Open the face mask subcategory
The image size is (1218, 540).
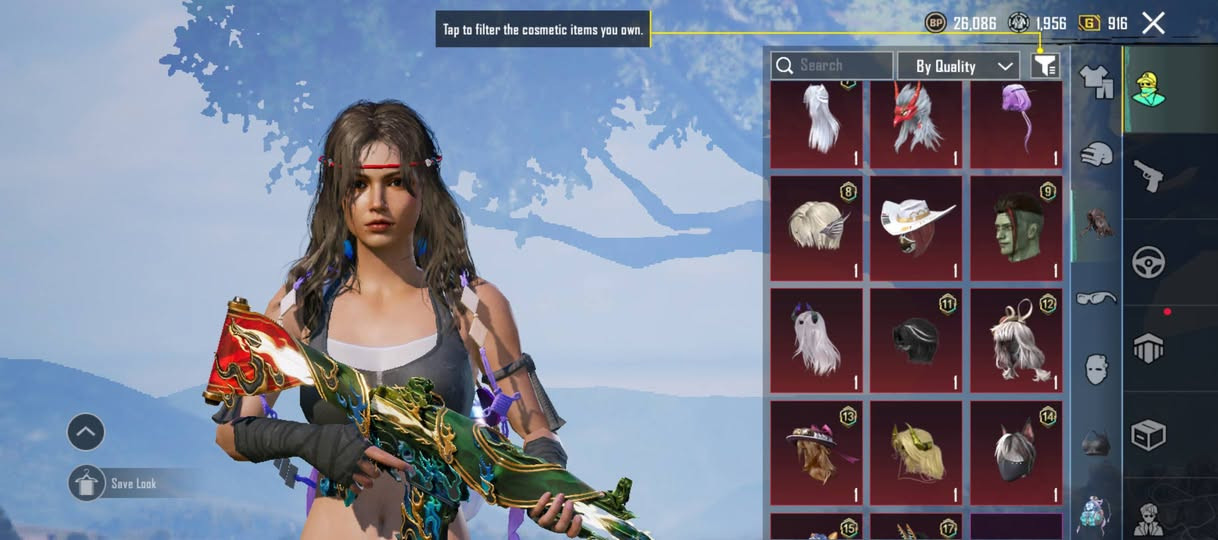(1096, 369)
